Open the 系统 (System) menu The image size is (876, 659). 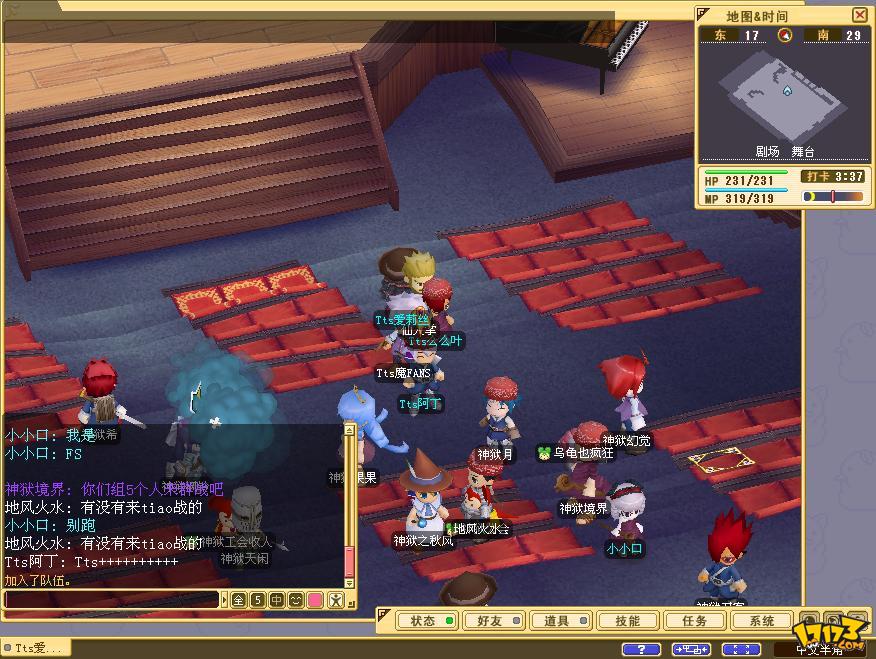click(x=761, y=621)
